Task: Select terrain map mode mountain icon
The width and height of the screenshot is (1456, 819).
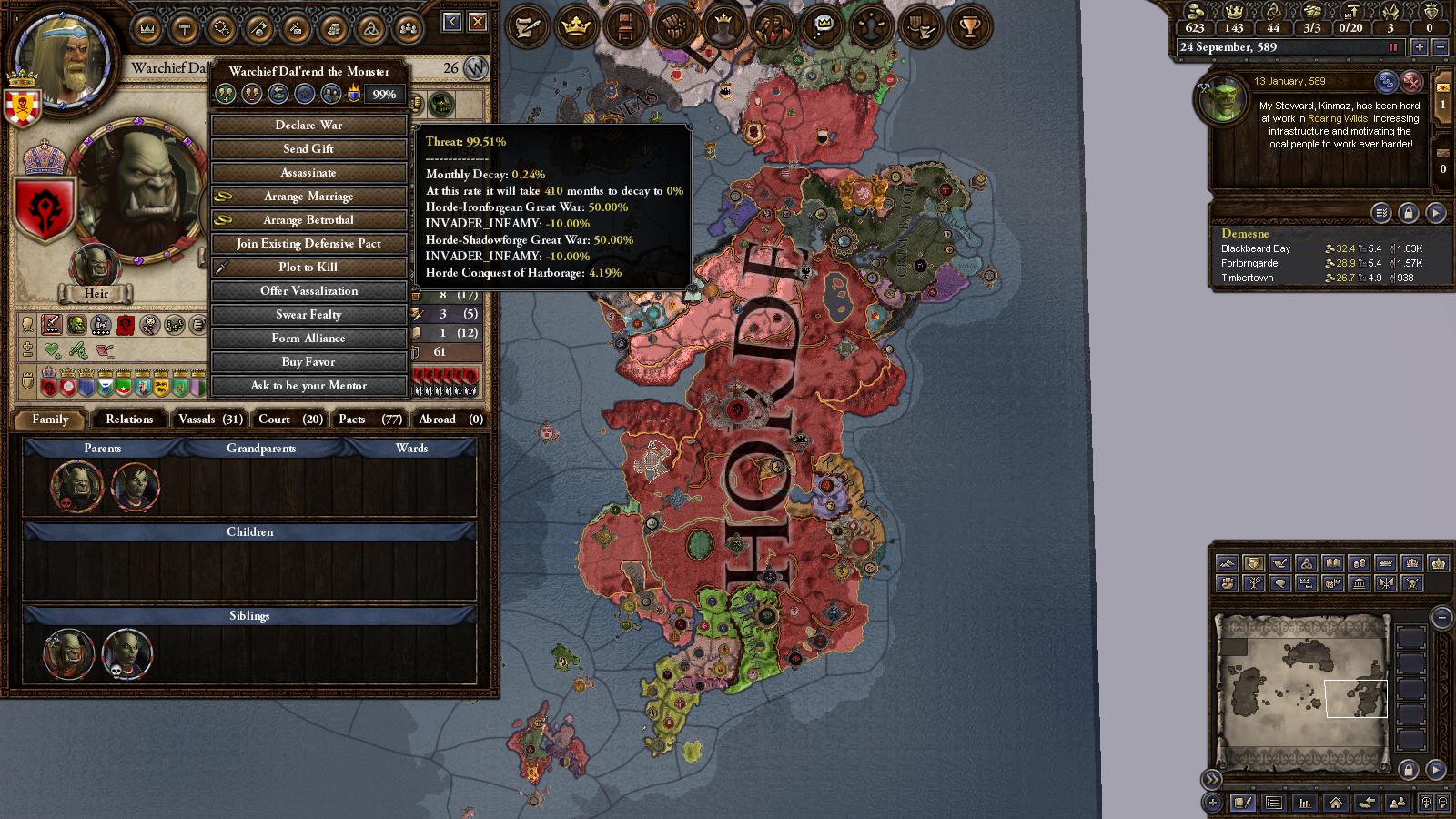Action: (x=1228, y=562)
